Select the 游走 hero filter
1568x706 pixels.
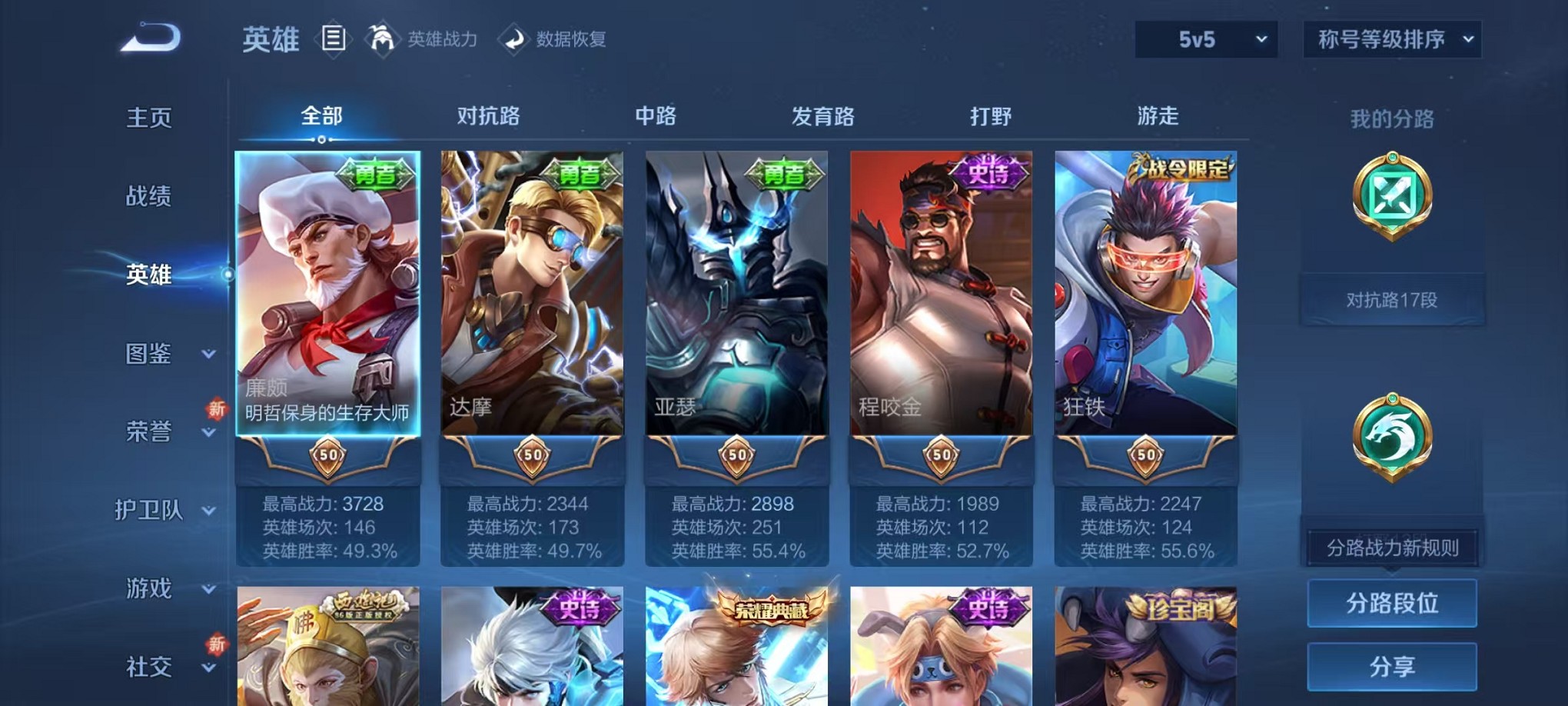coord(1155,115)
